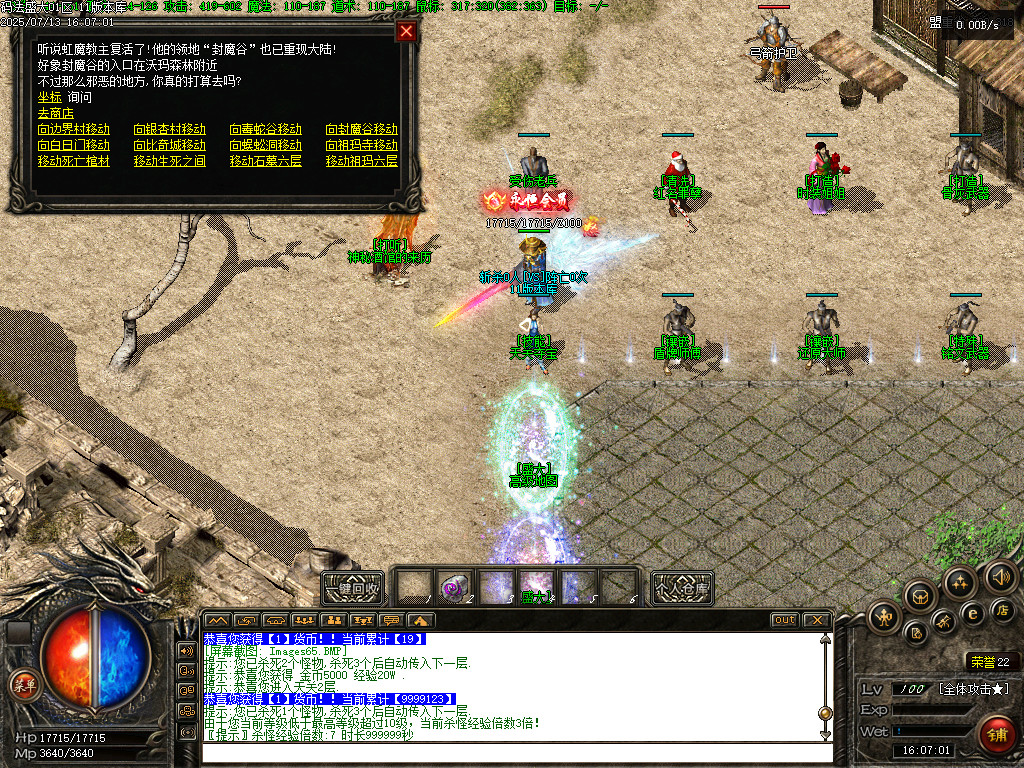Open the skills three-star round icon
Screen dimensions: 1024x768
click(x=960, y=582)
